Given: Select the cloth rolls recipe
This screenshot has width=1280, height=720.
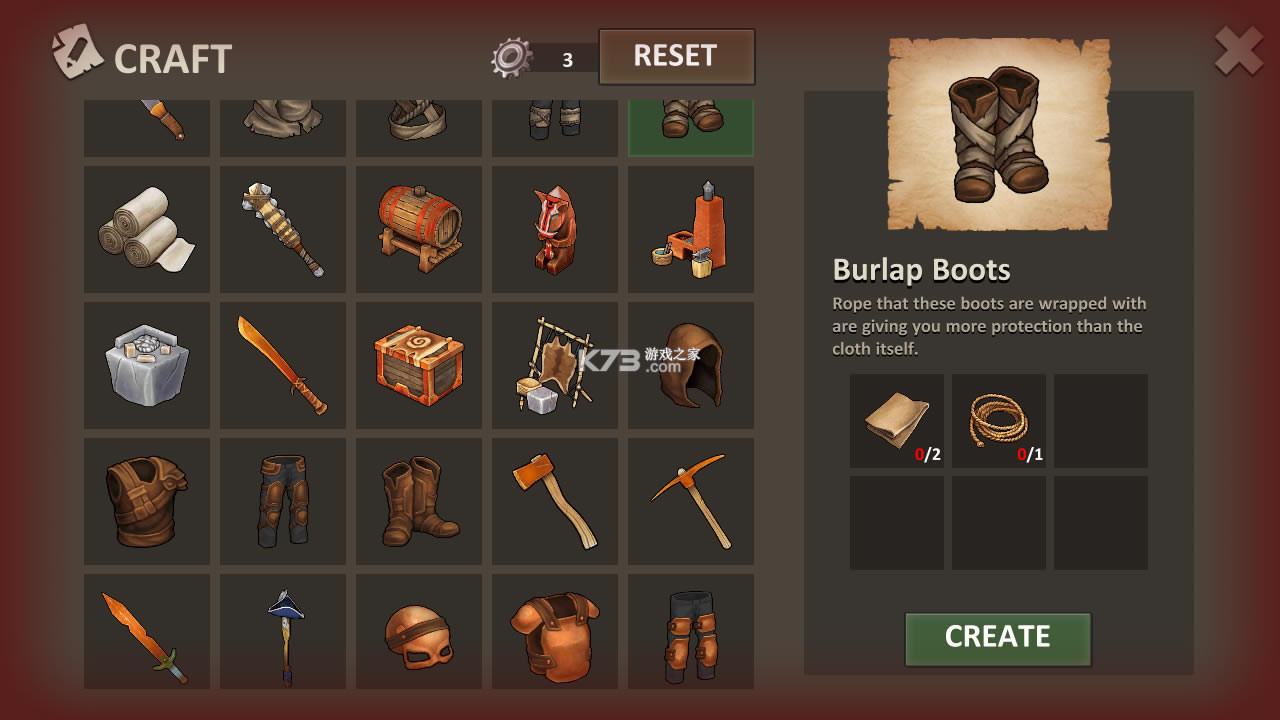Looking at the screenshot, I should click(x=147, y=229).
